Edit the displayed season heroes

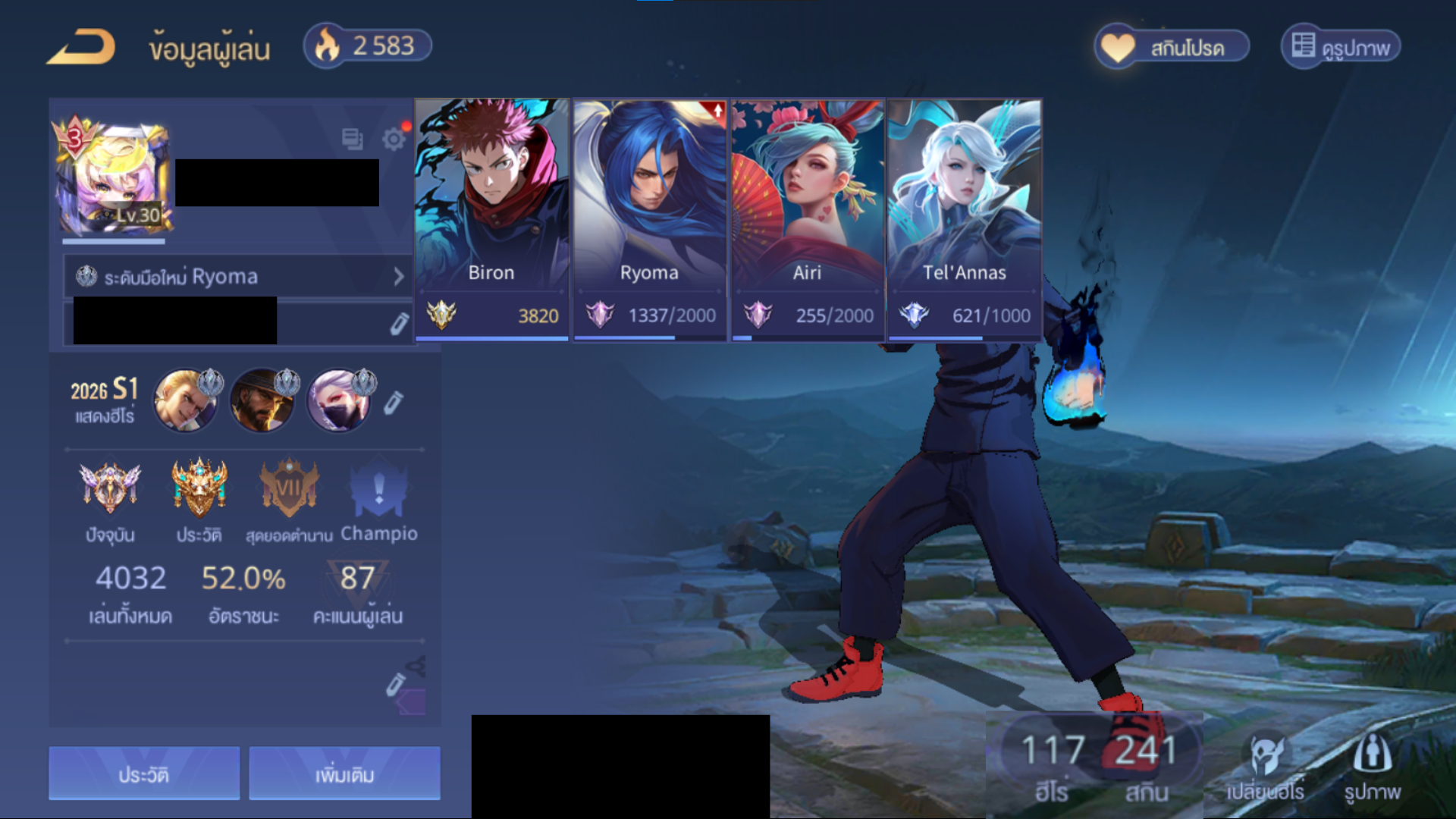click(x=393, y=403)
